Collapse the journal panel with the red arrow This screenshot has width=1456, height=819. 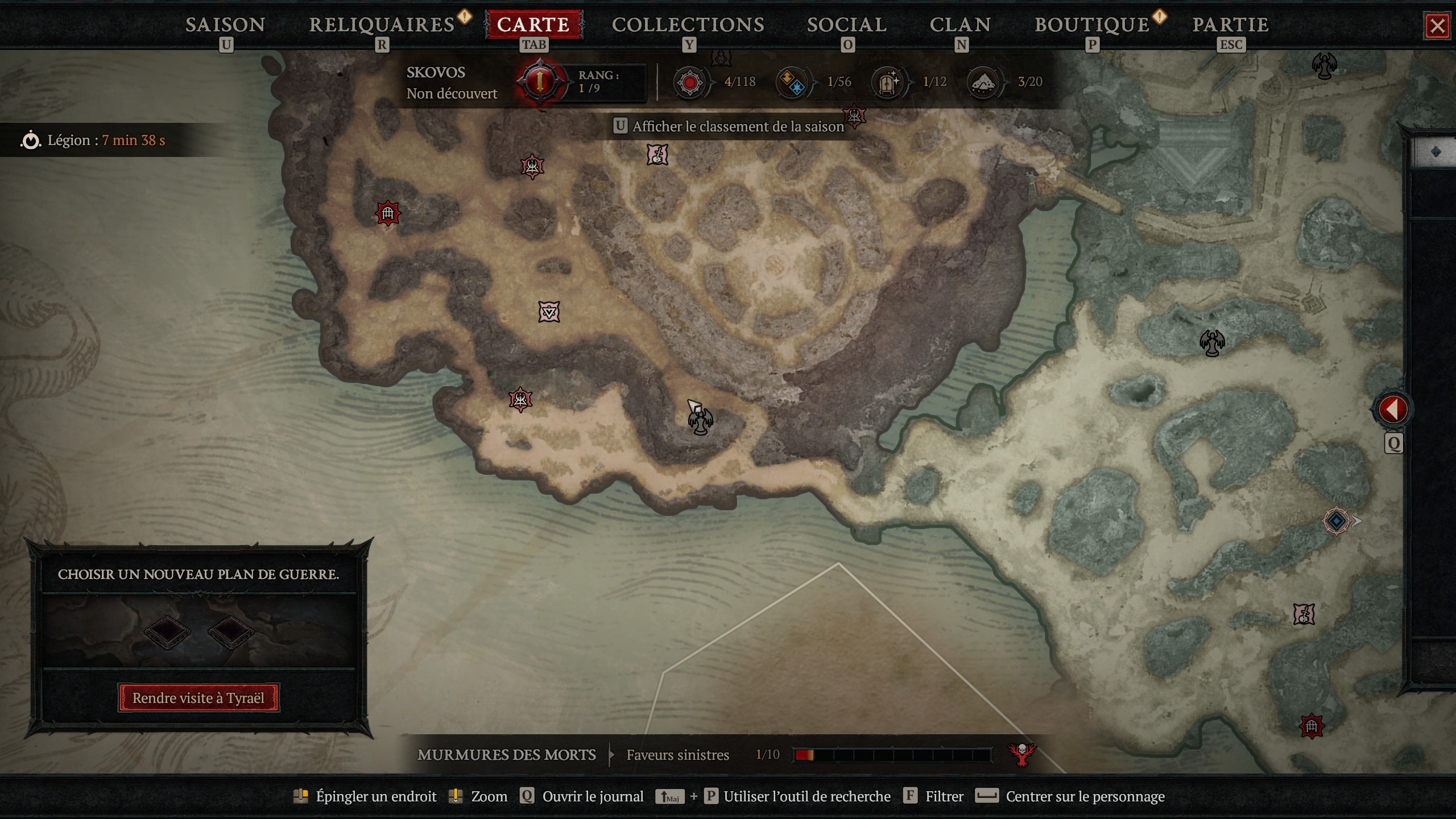[x=1393, y=408]
